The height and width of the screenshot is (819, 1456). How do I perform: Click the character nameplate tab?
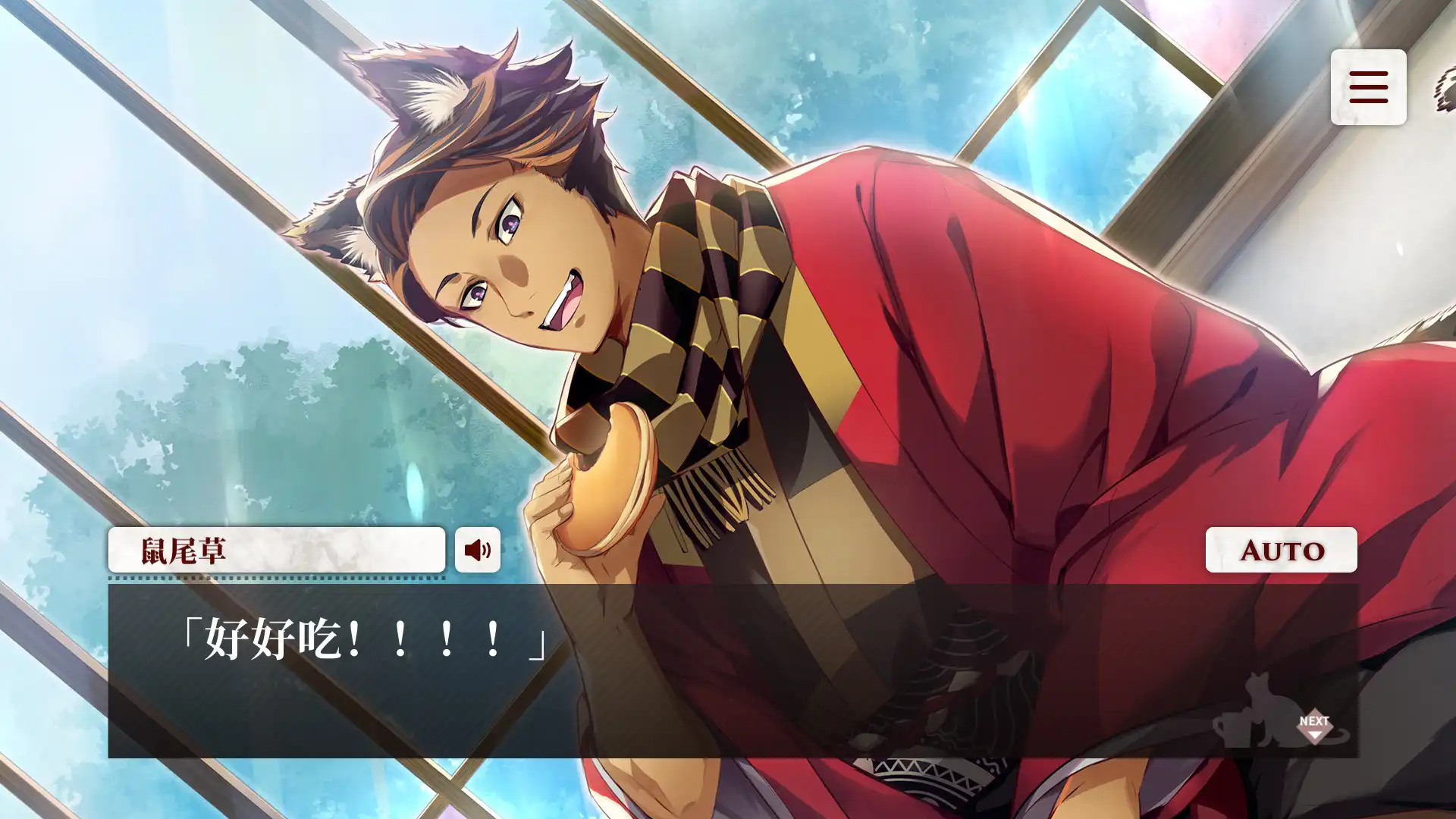(x=277, y=550)
